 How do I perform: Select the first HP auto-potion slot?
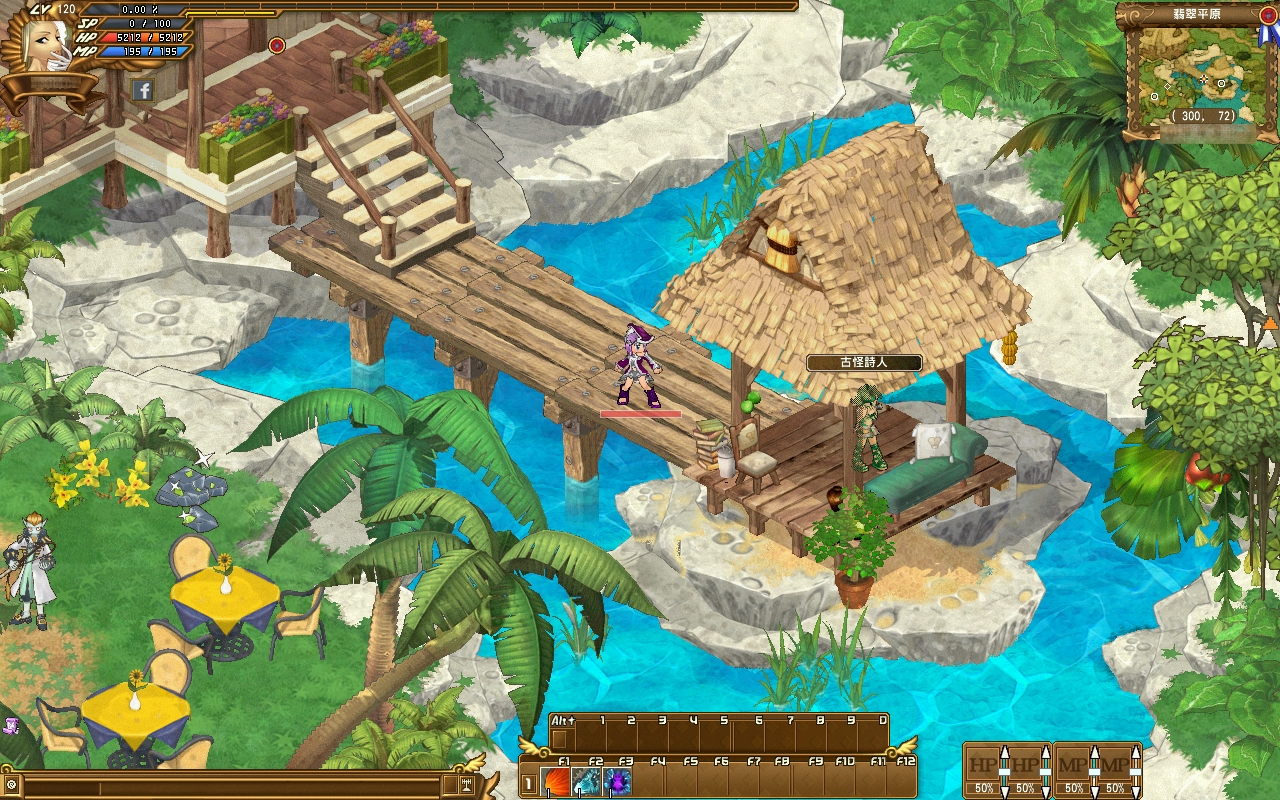[983, 767]
